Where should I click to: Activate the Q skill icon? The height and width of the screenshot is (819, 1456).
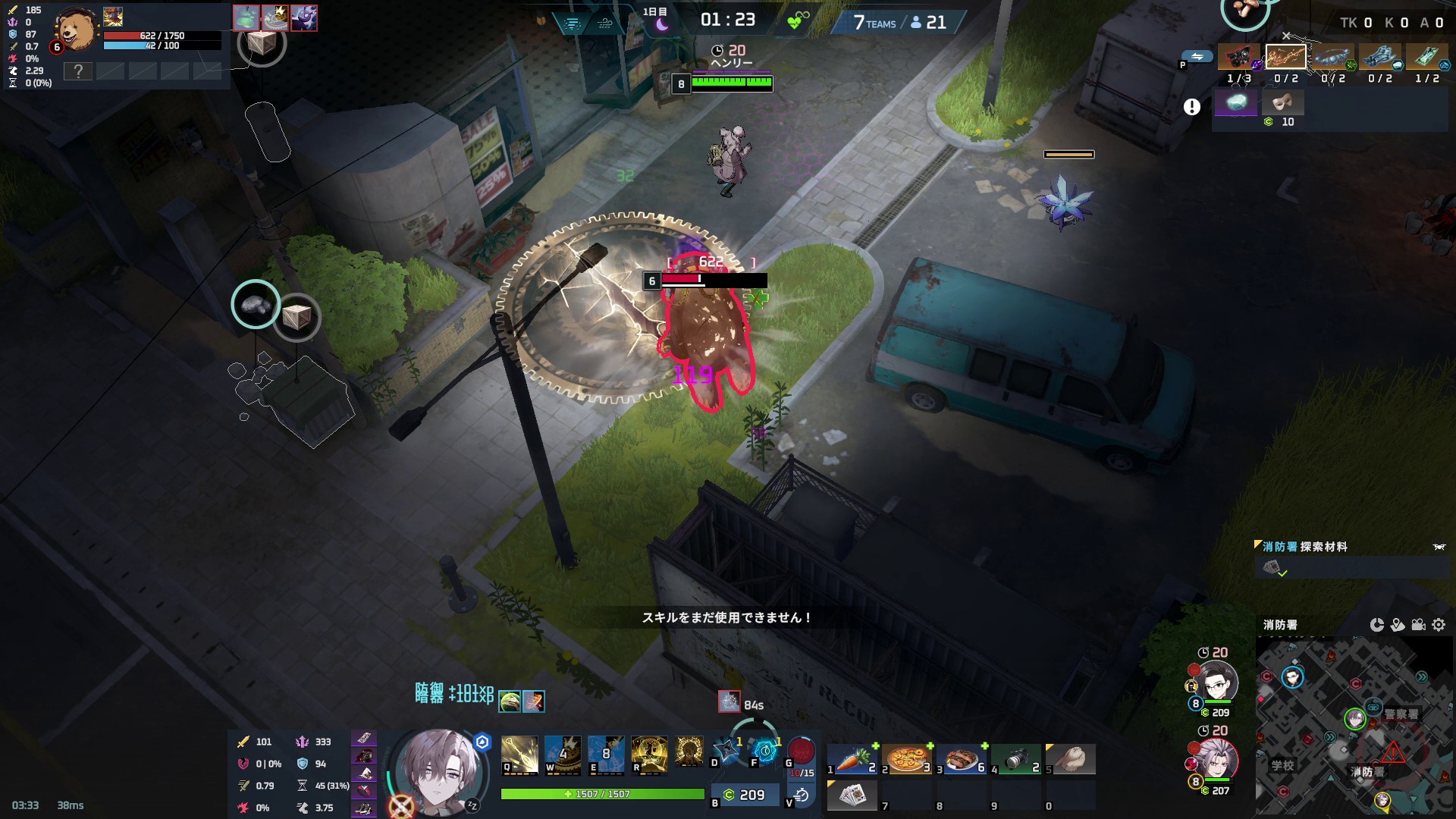519,754
